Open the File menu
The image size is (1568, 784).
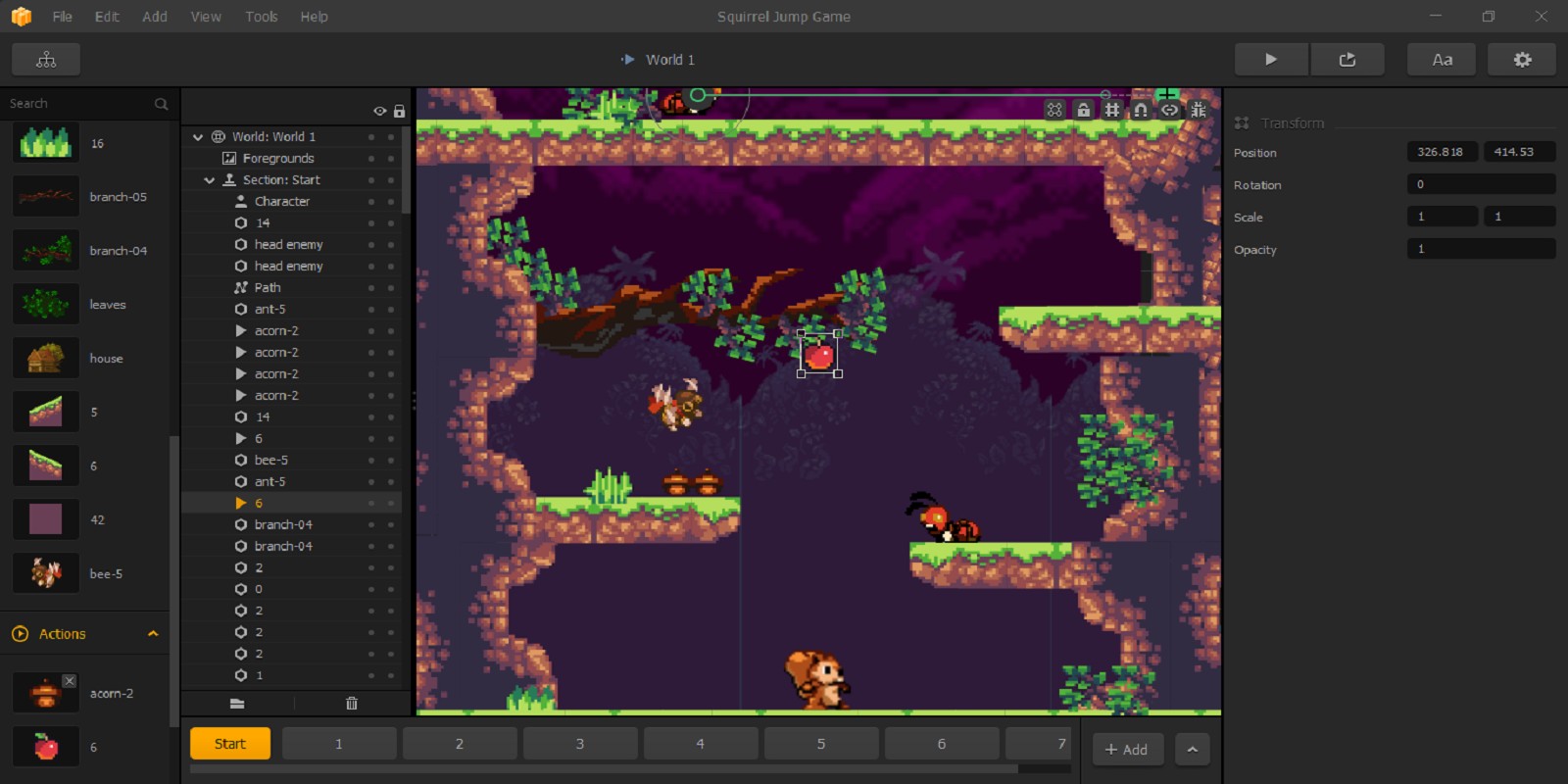point(62,17)
